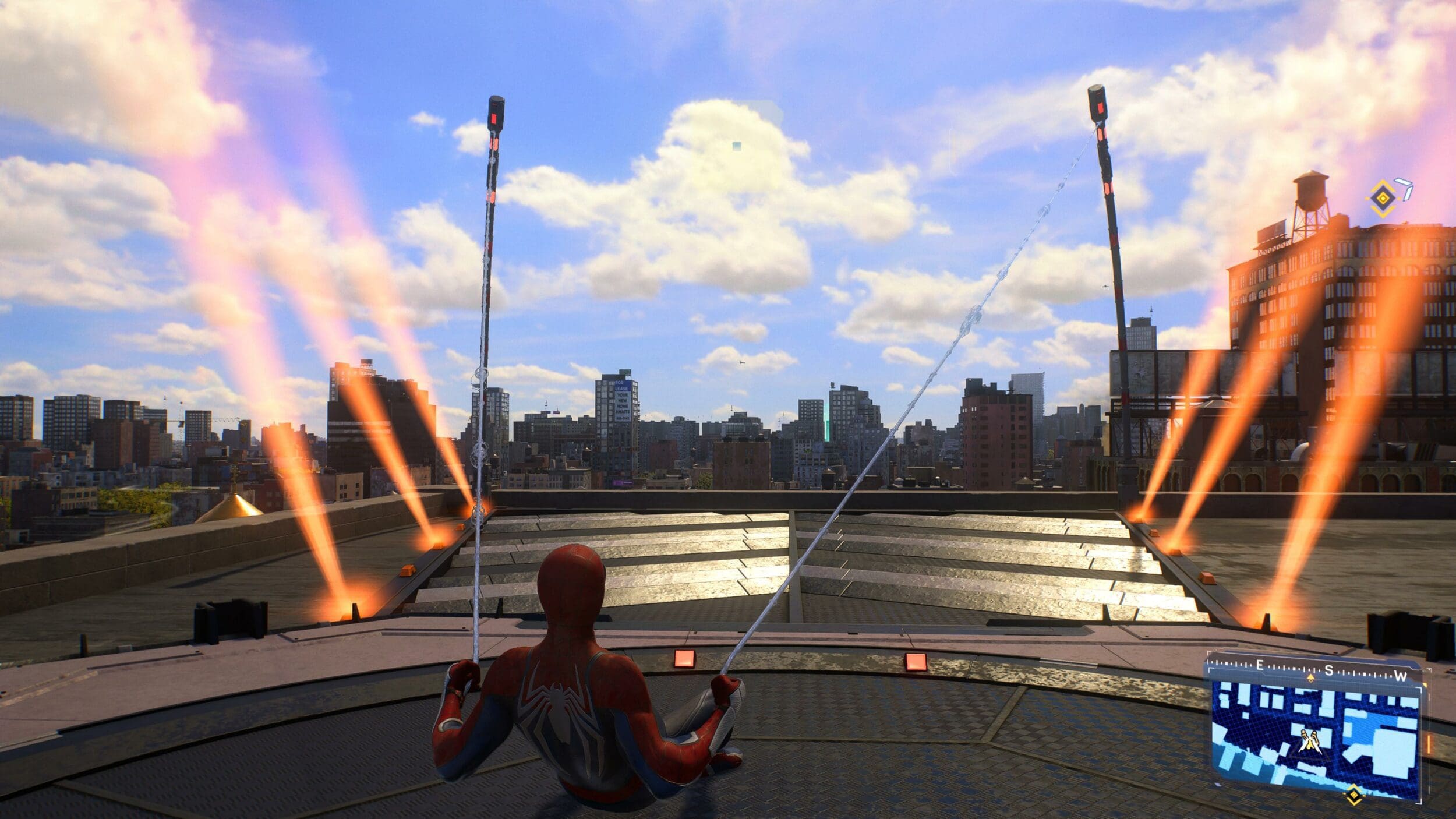This screenshot has width=1456, height=819.
Task: Click the yellow diamond objective marker in the sky
Action: tap(1381, 198)
